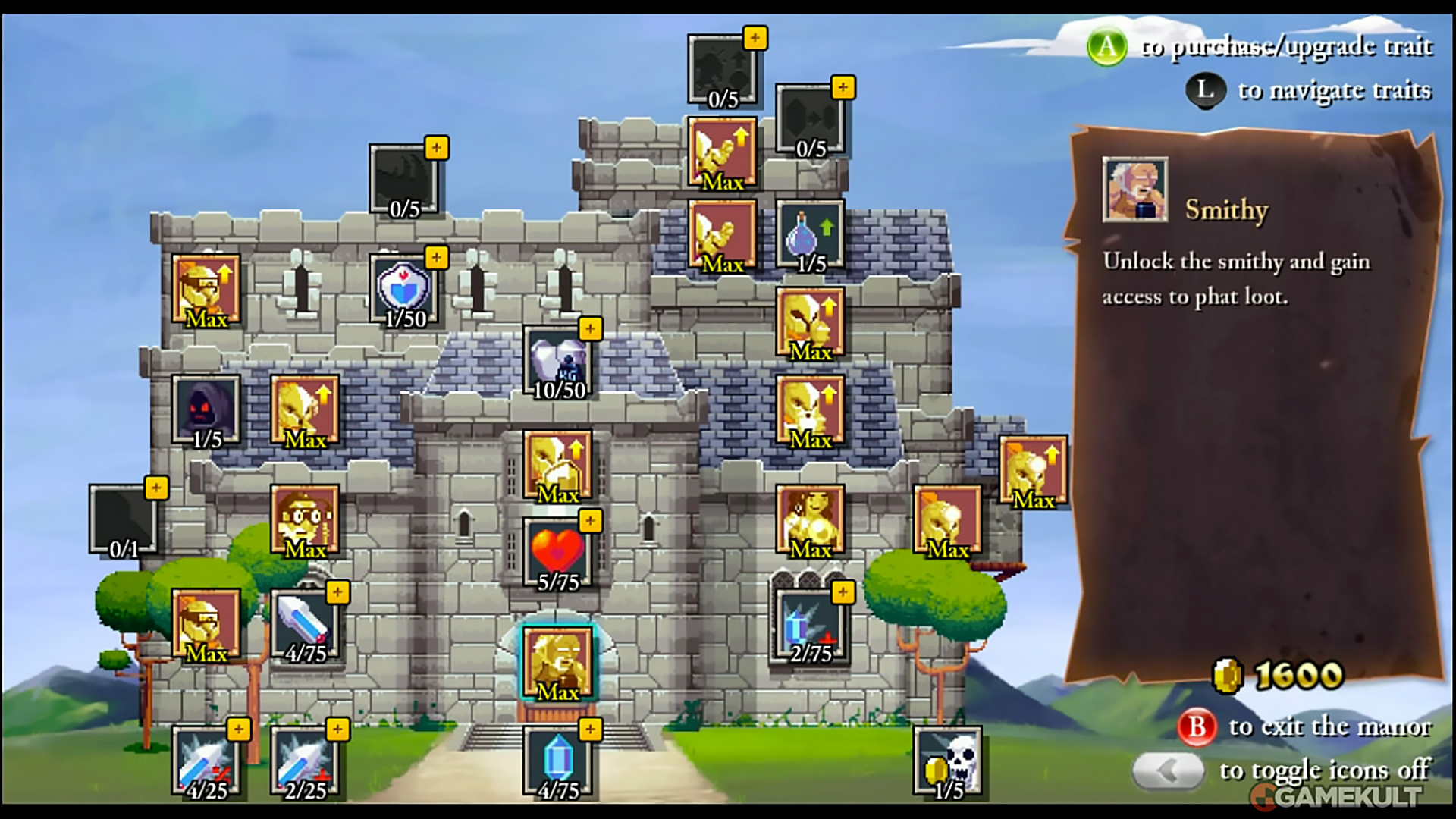Choose the blue mana crystal upgrade
Image resolution: width=1456 pixels, height=819 pixels.
pyautogui.click(x=558, y=761)
